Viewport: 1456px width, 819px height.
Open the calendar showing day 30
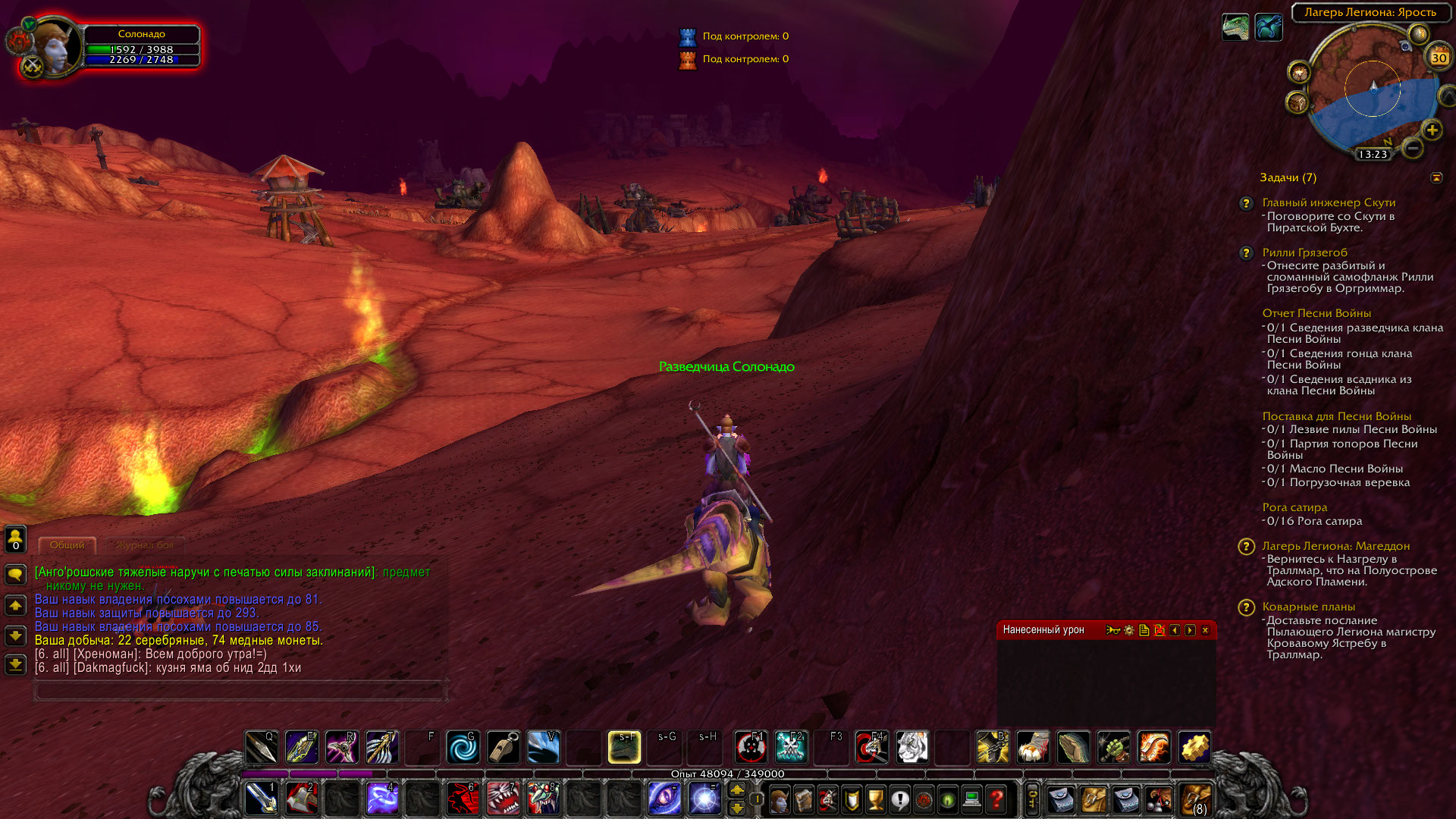click(1439, 58)
